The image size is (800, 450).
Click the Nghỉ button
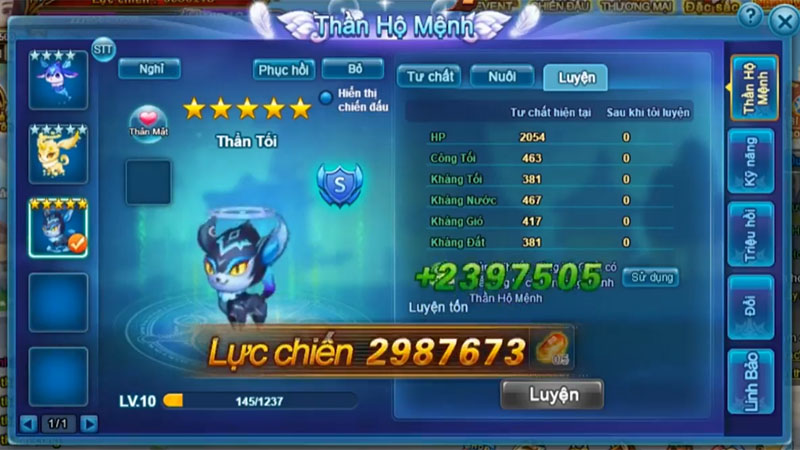click(x=150, y=69)
